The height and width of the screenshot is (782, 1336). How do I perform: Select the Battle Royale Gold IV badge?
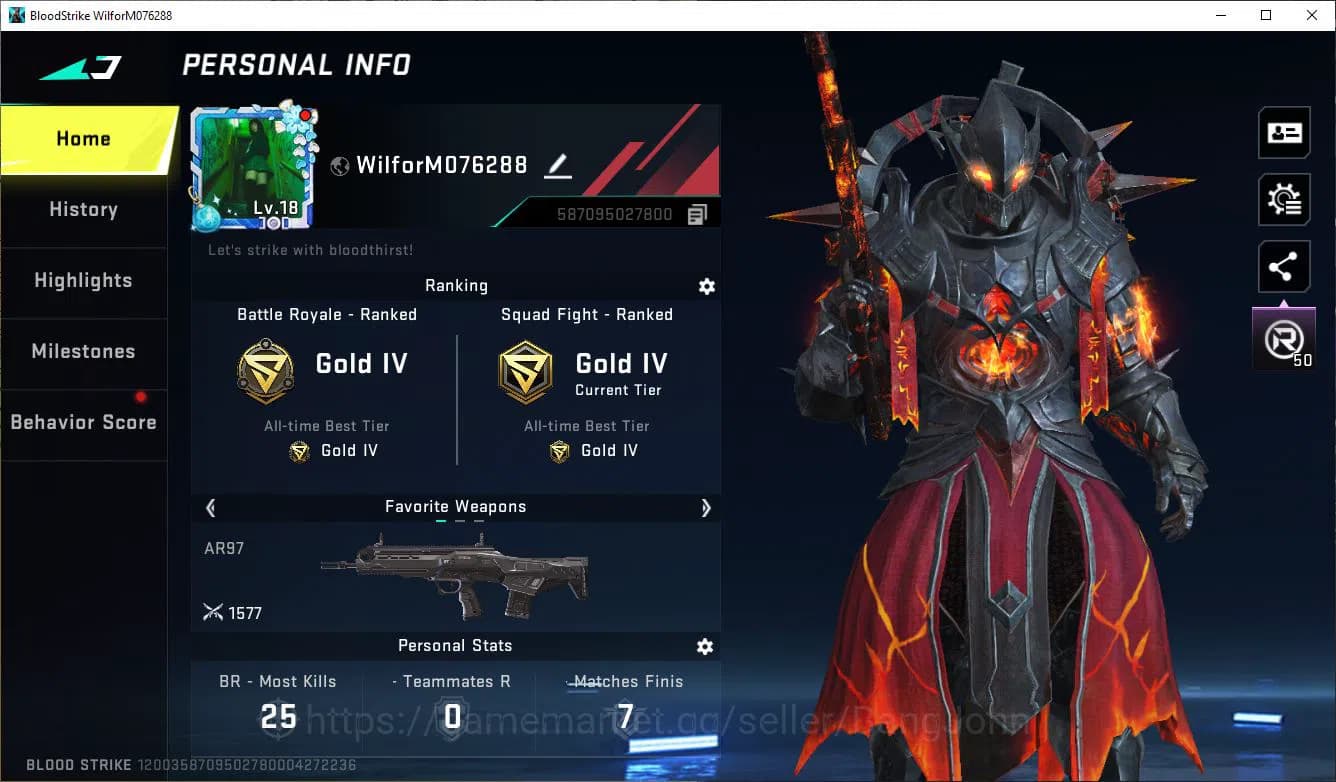pyautogui.click(x=265, y=370)
